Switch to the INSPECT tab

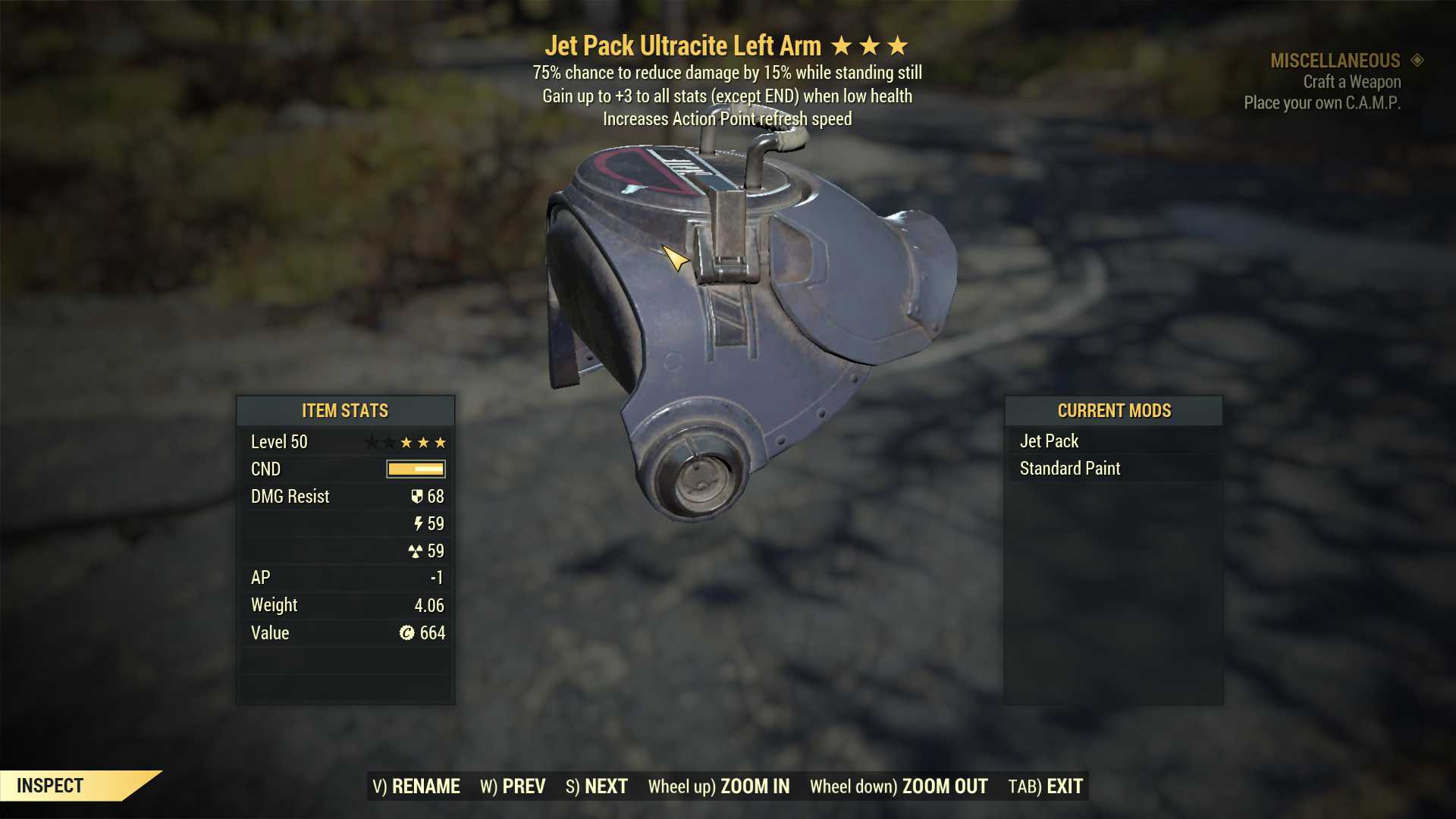51,786
